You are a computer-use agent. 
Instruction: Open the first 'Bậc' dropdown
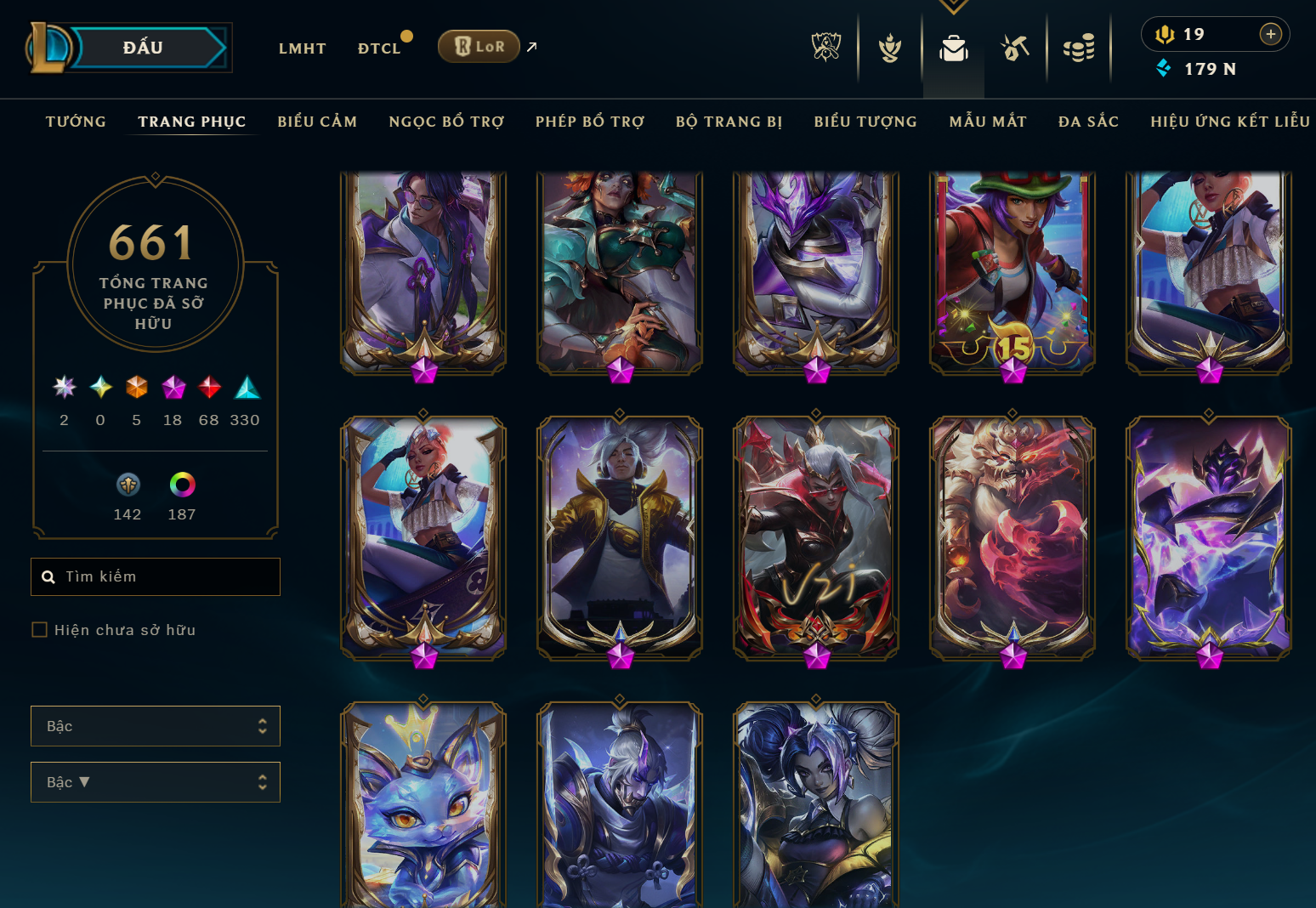click(156, 726)
